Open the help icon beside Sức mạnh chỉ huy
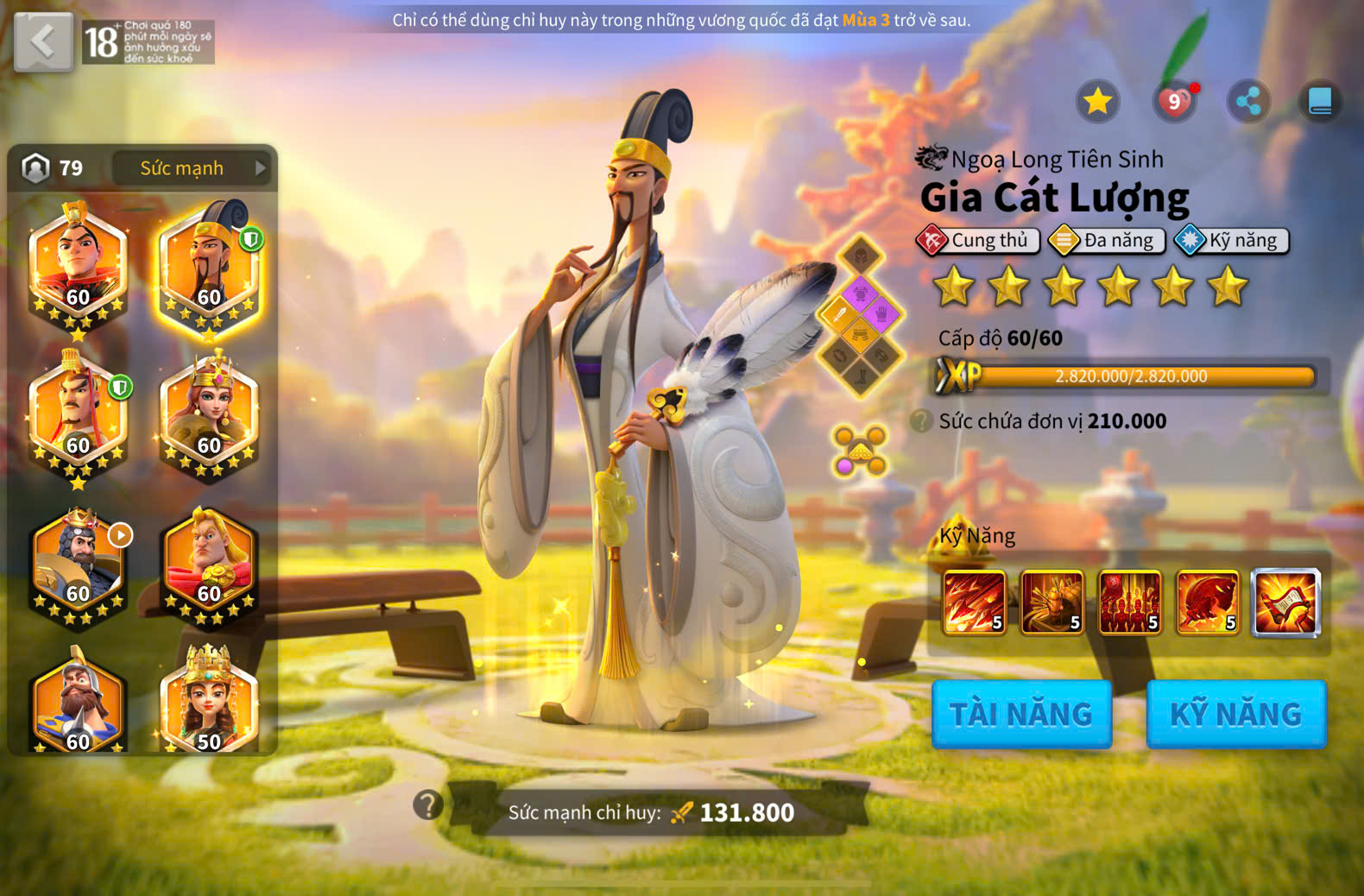 [428, 805]
